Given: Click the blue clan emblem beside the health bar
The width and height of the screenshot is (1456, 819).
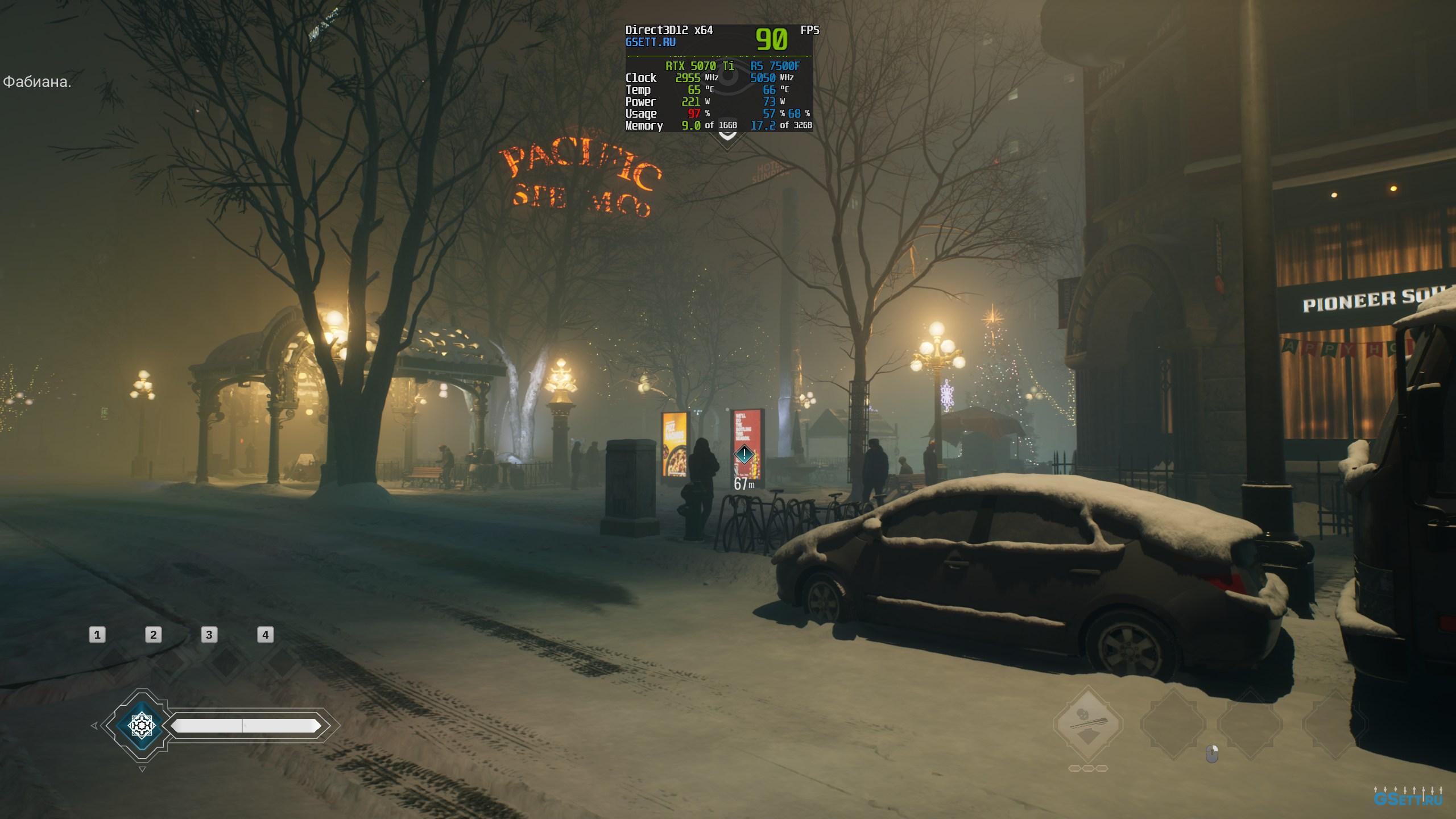Looking at the screenshot, I should pos(141,725).
